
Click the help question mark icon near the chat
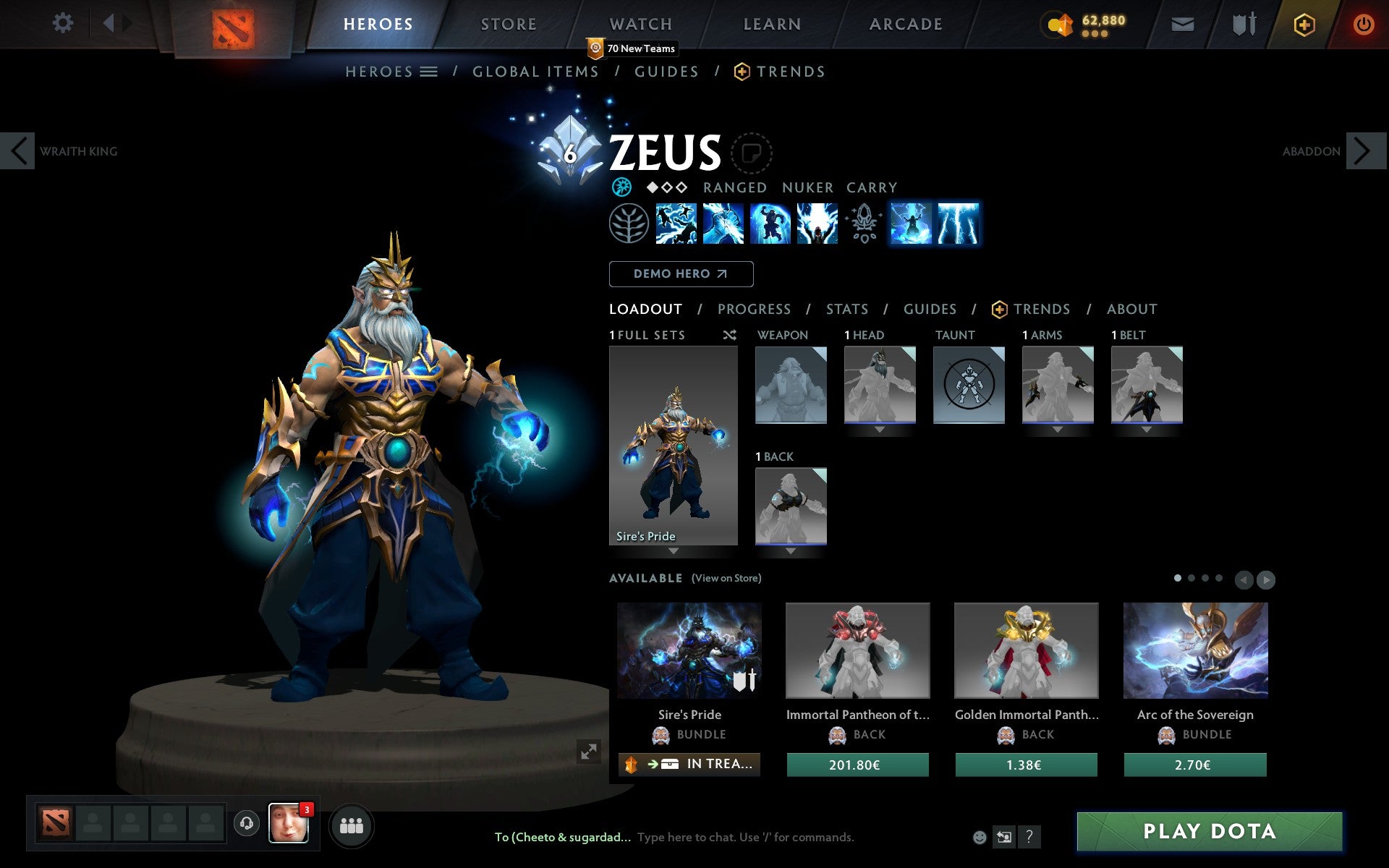click(1029, 837)
